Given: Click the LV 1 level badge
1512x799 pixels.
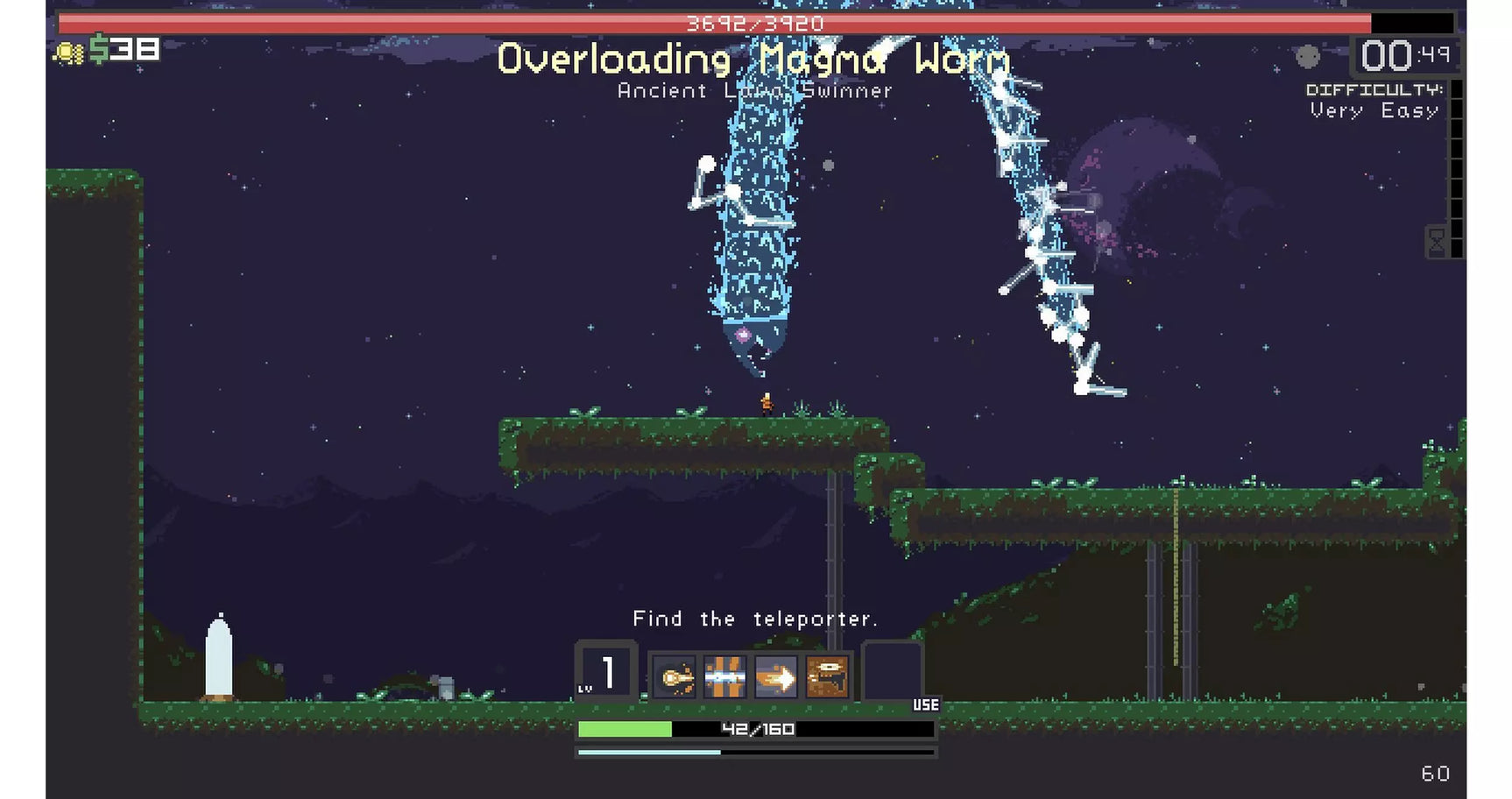Looking at the screenshot, I should 604,671.
